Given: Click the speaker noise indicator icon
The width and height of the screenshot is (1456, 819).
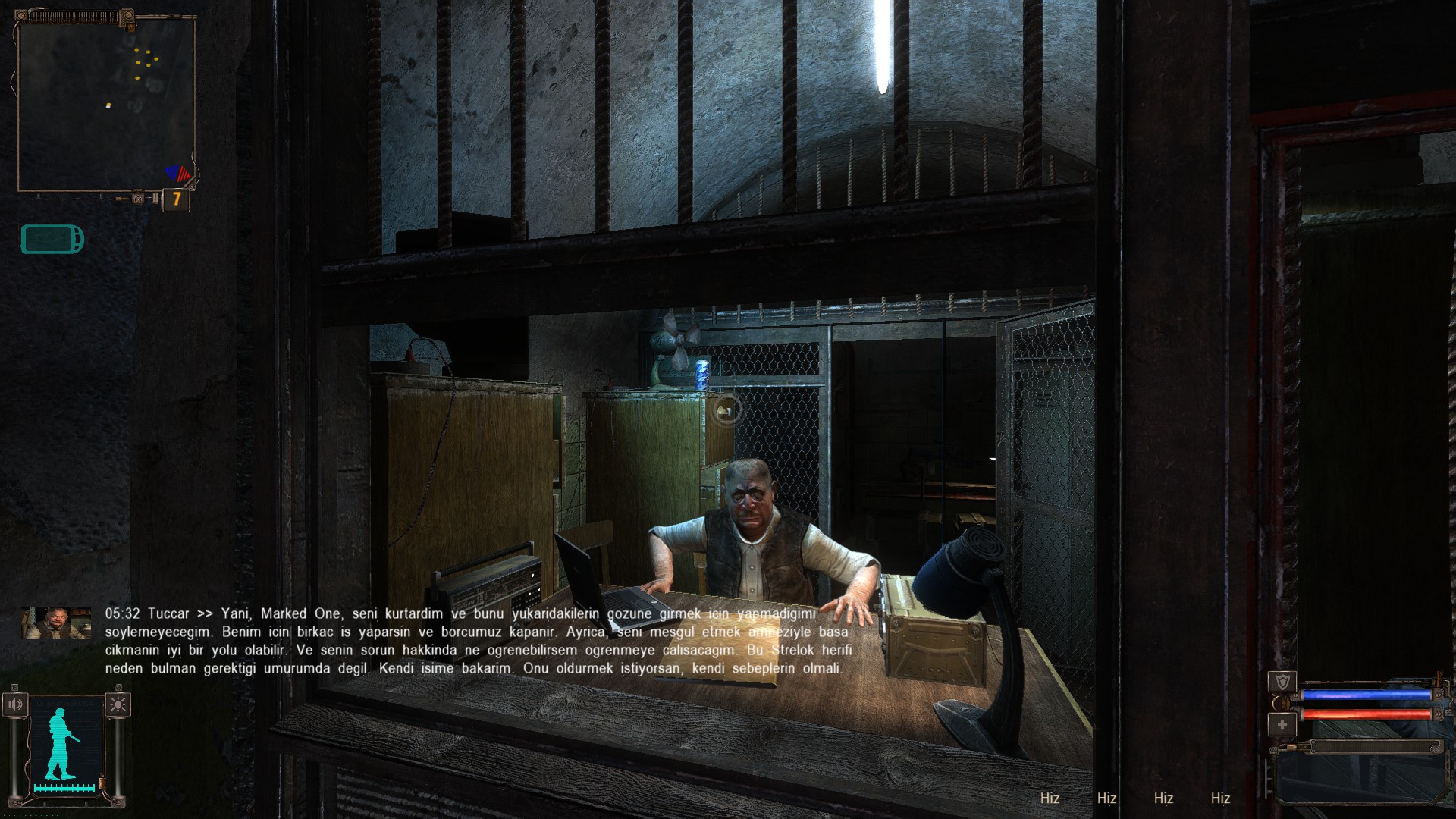Looking at the screenshot, I should coord(15,704).
